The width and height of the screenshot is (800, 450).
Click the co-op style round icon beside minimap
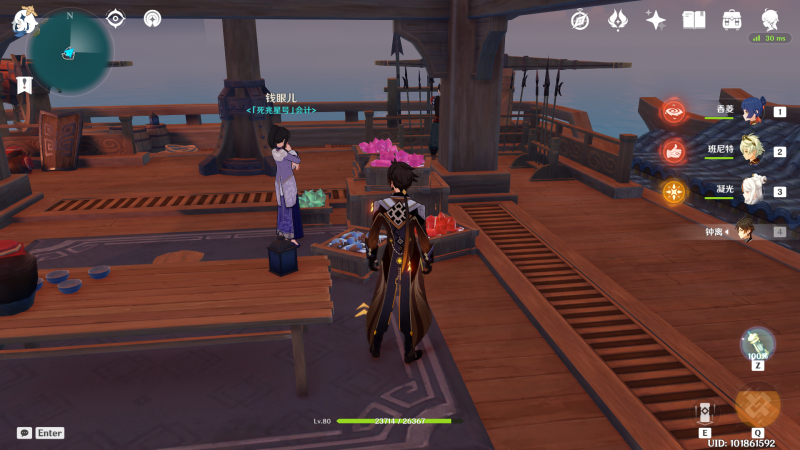pyautogui.click(x=152, y=18)
